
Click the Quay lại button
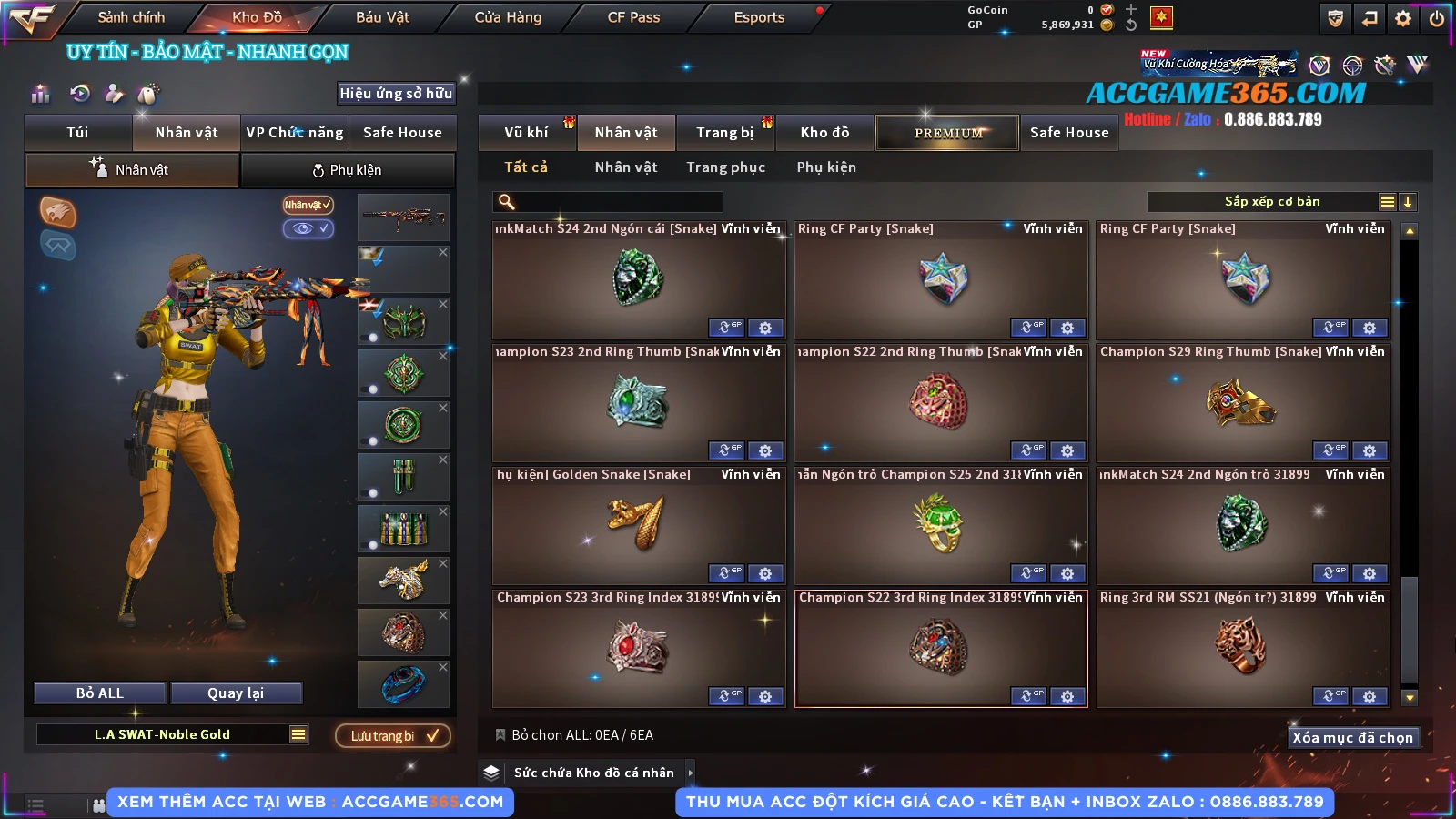tap(236, 693)
